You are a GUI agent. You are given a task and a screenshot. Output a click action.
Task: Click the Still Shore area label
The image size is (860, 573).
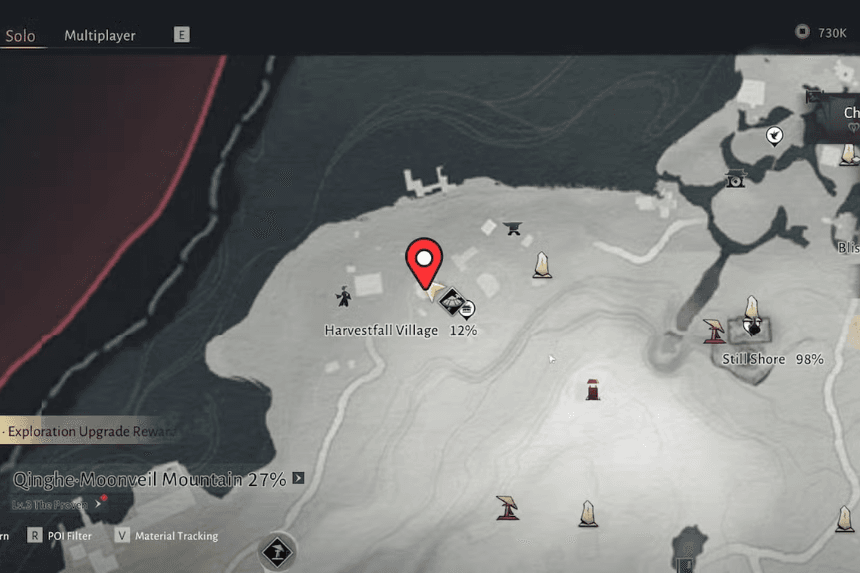(x=753, y=358)
